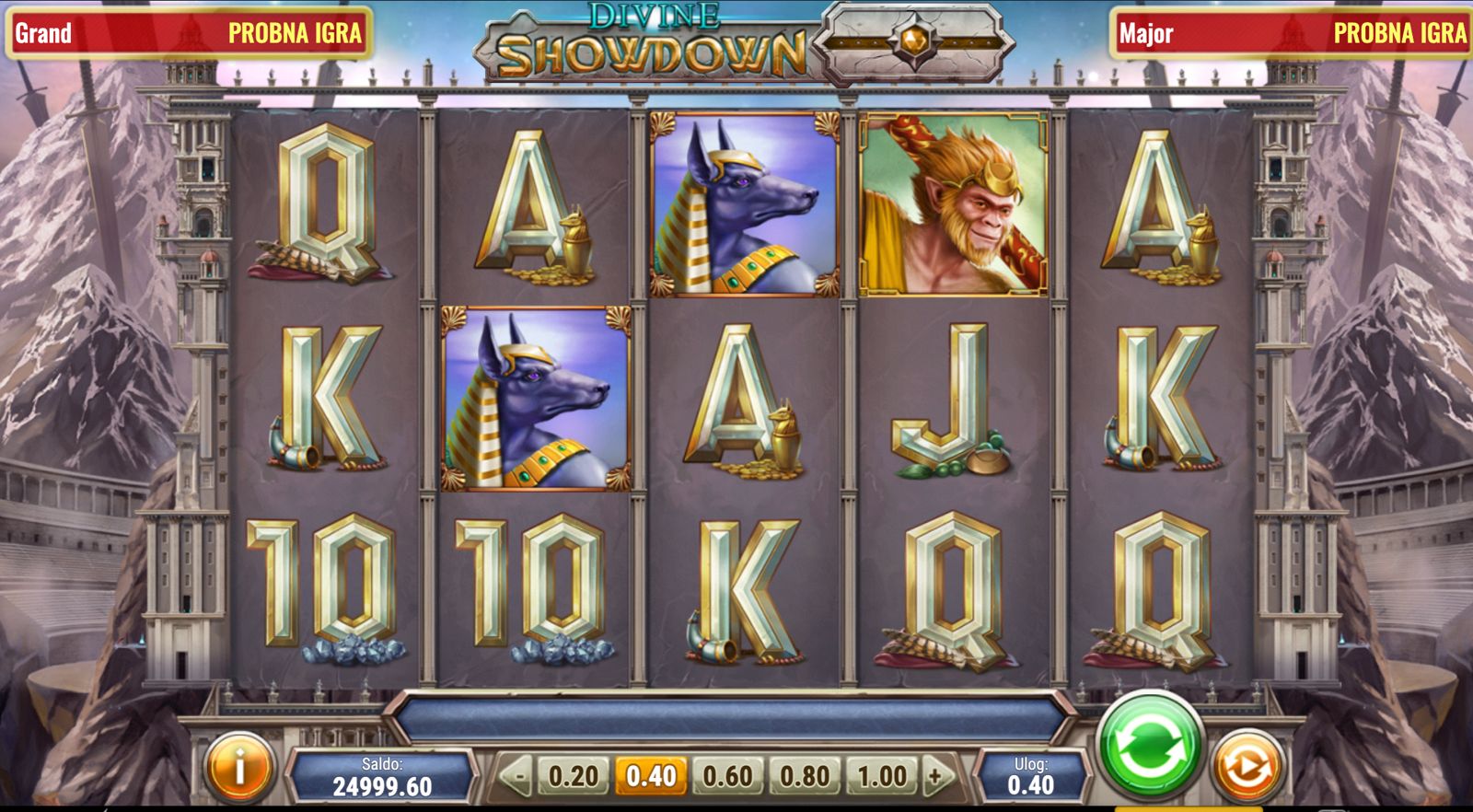Choose the 0.40 bet amount

(651, 776)
